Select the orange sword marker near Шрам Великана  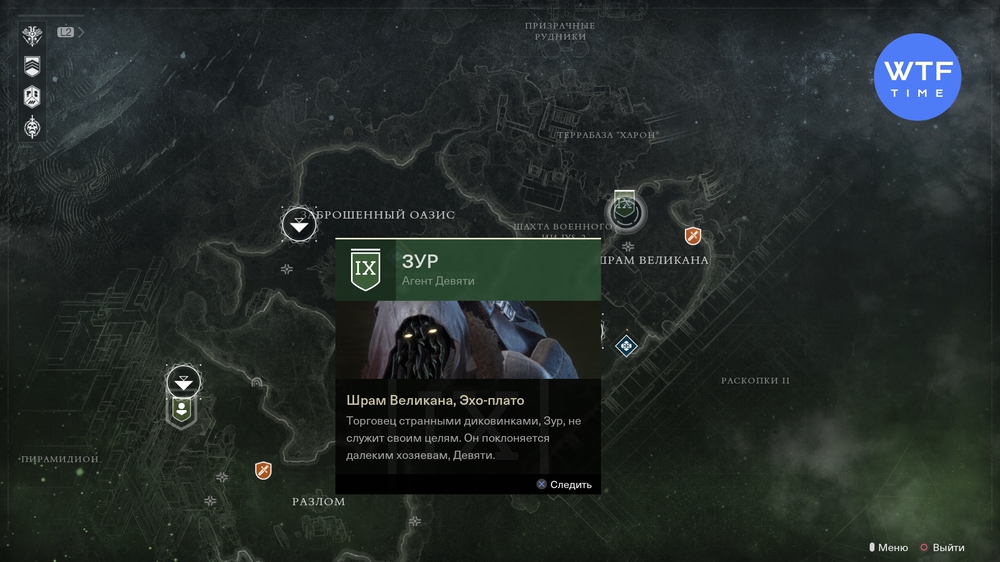pyautogui.click(x=692, y=236)
